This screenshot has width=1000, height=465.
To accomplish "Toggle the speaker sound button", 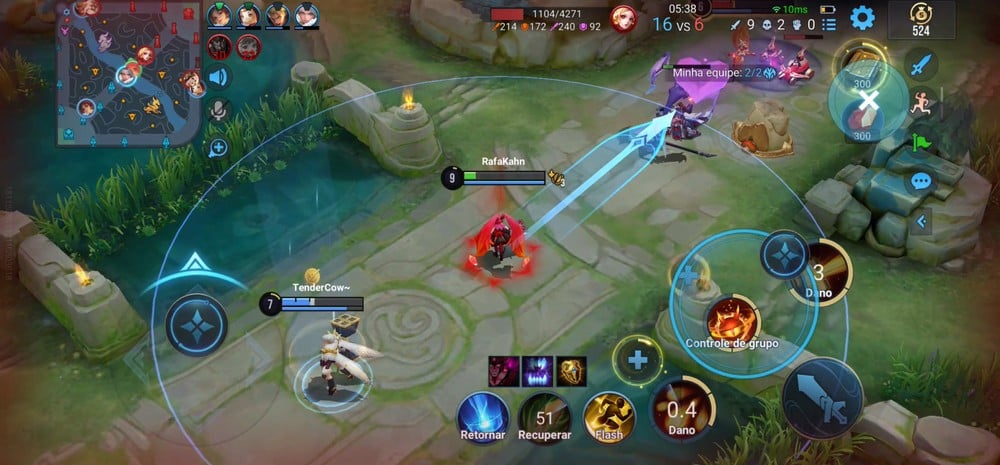I will pos(217,77).
